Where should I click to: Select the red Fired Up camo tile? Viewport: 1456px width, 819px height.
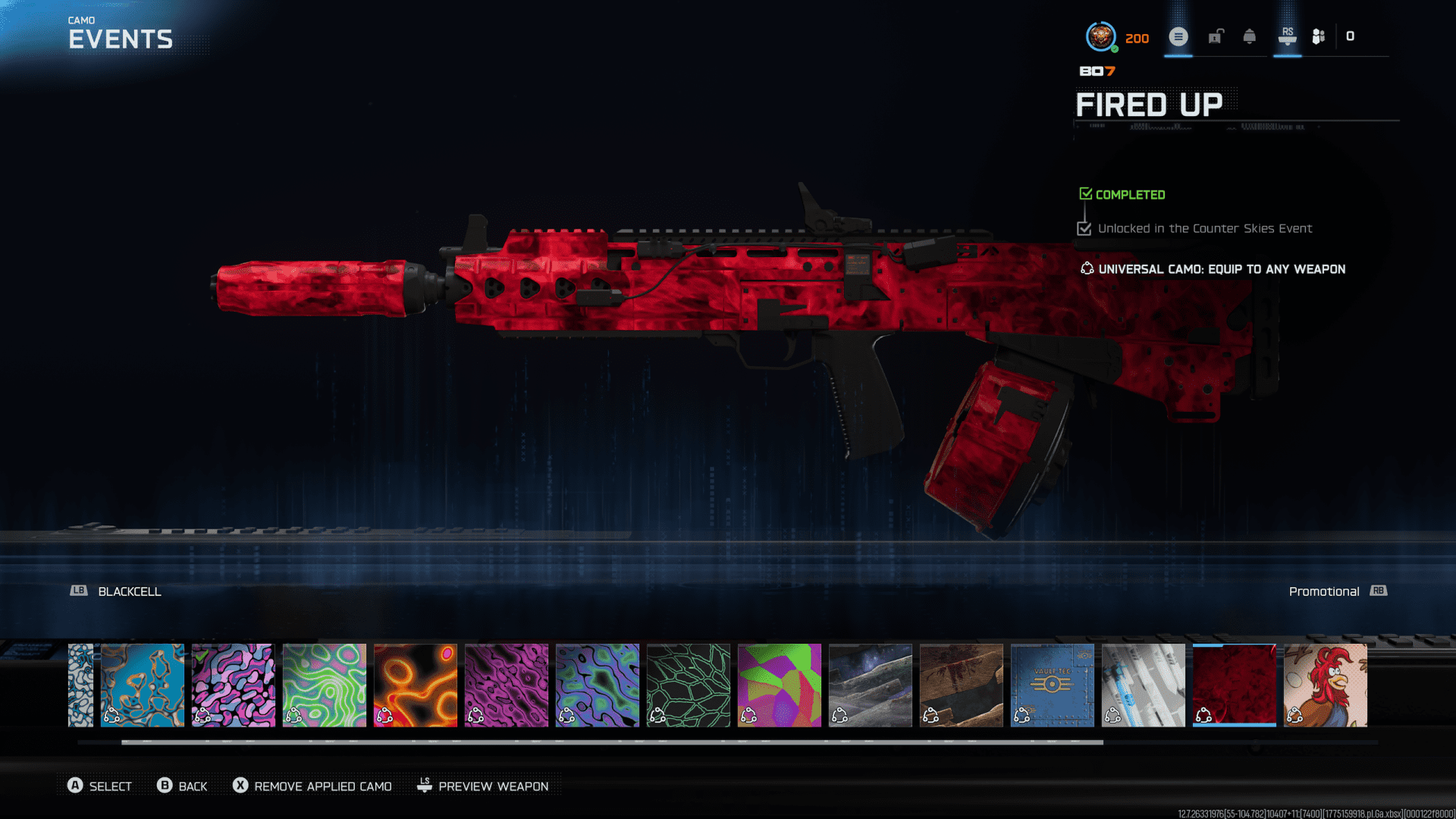pyautogui.click(x=1235, y=685)
